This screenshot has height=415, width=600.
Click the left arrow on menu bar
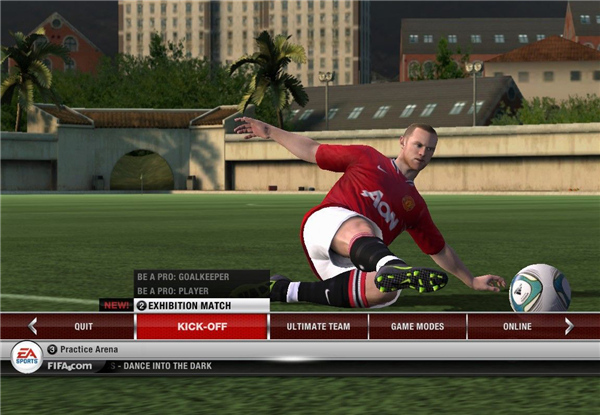[x=33, y=326]
